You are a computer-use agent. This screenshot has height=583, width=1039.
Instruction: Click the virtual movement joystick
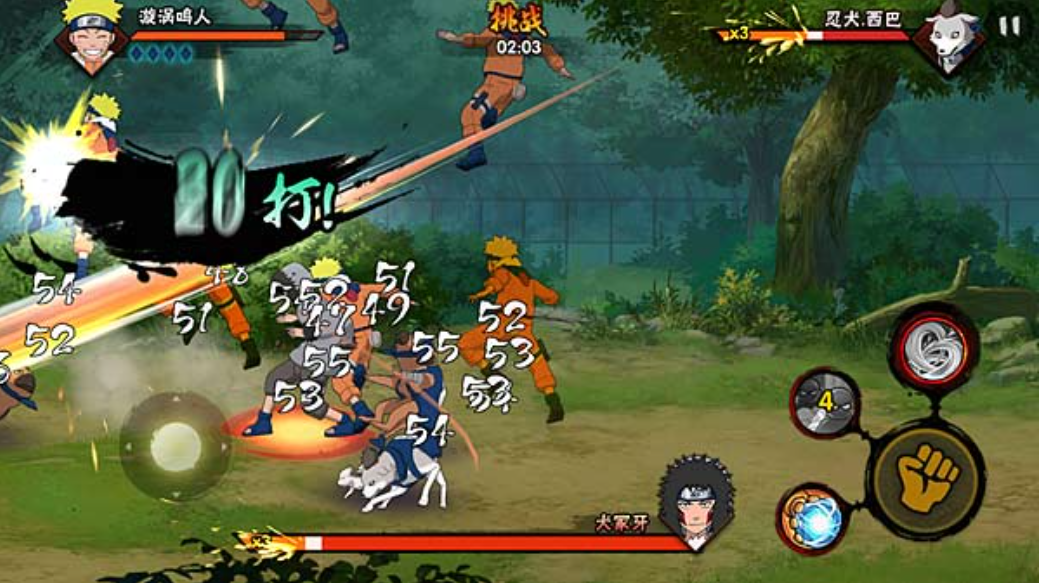point(175,444)
